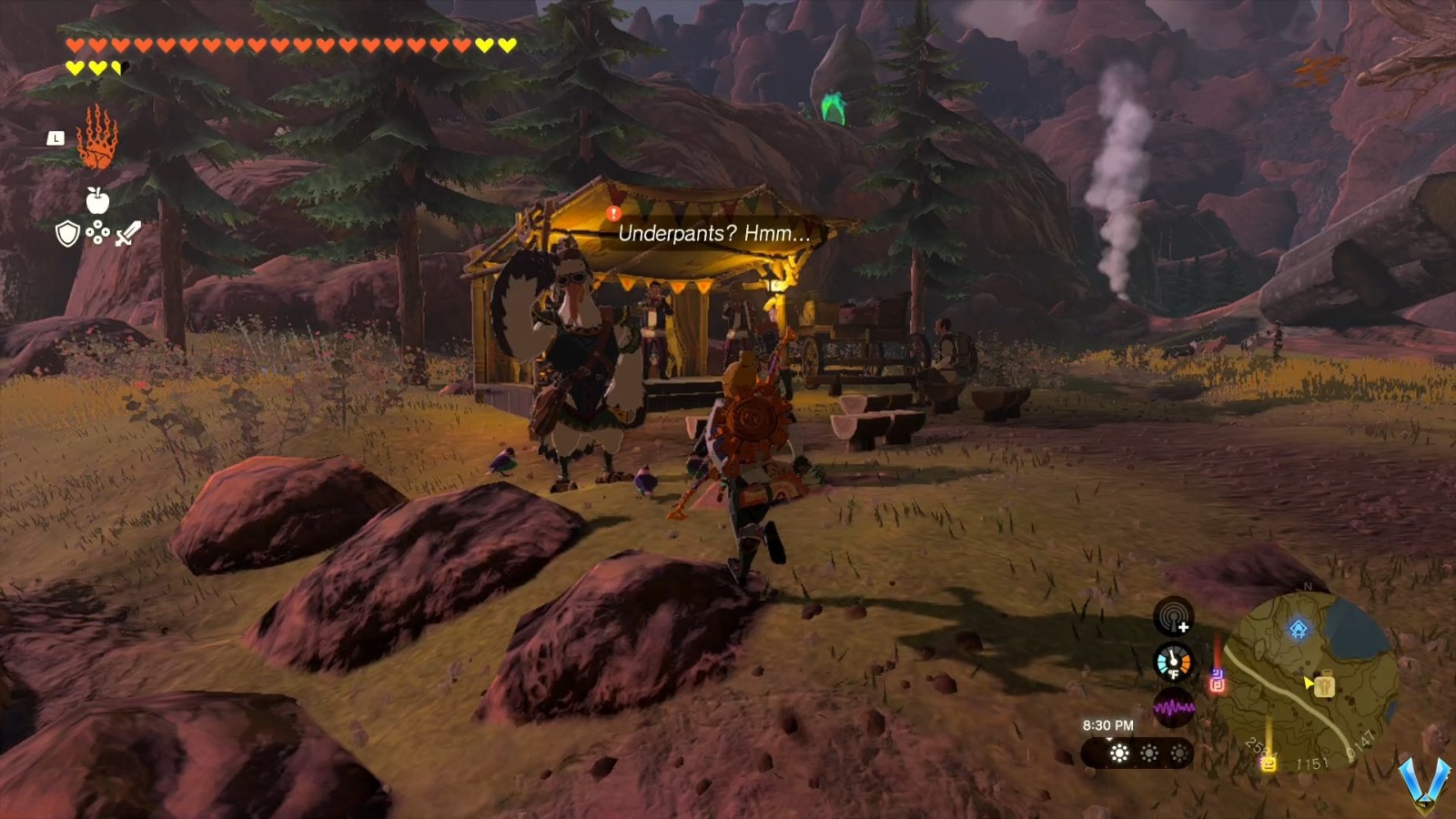Toggle the red pinned marker left of the minimap

[x=1218, y=685]
